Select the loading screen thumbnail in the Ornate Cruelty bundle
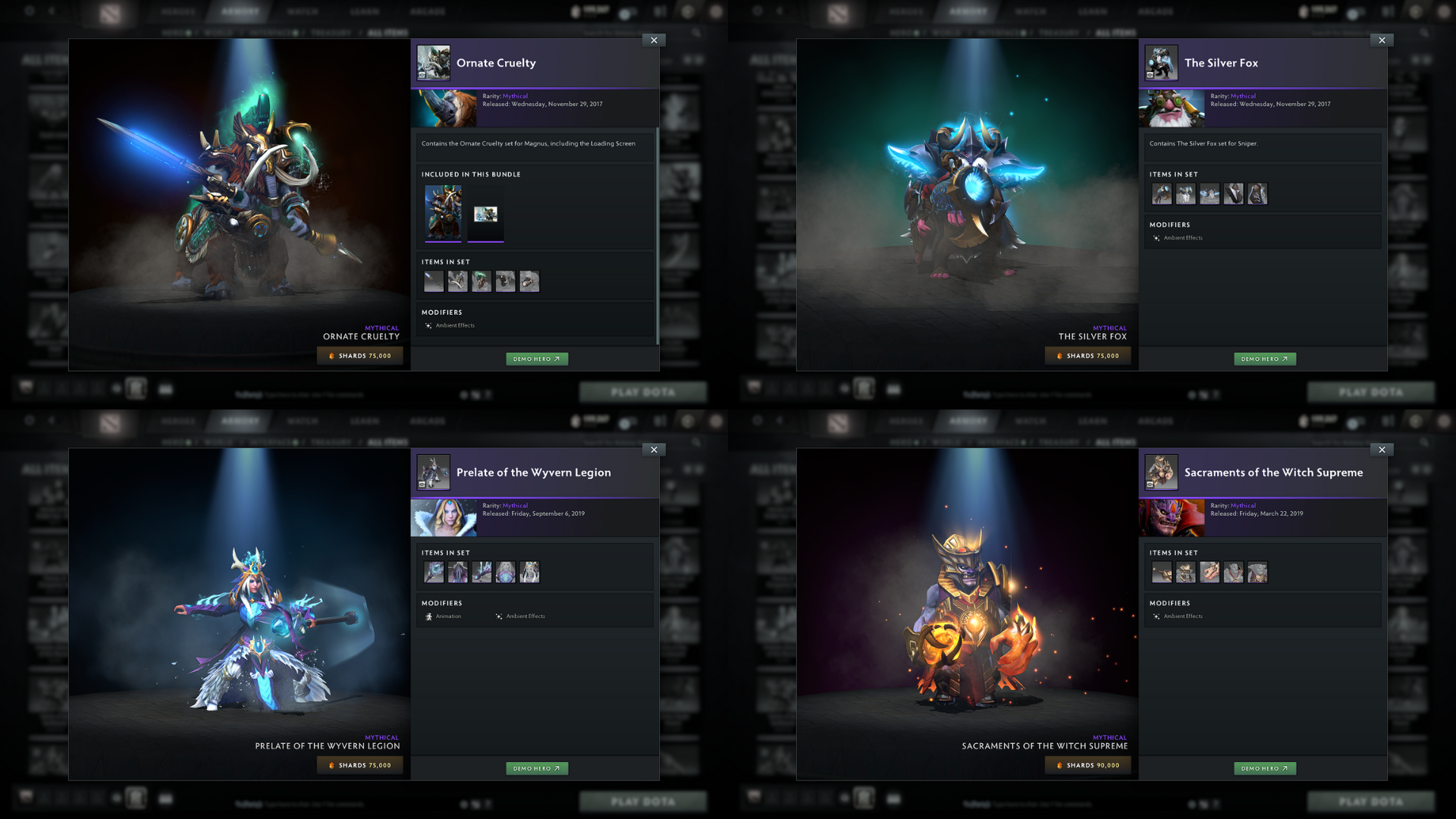This screenshot has width=1456, height=819. (486, 213)
